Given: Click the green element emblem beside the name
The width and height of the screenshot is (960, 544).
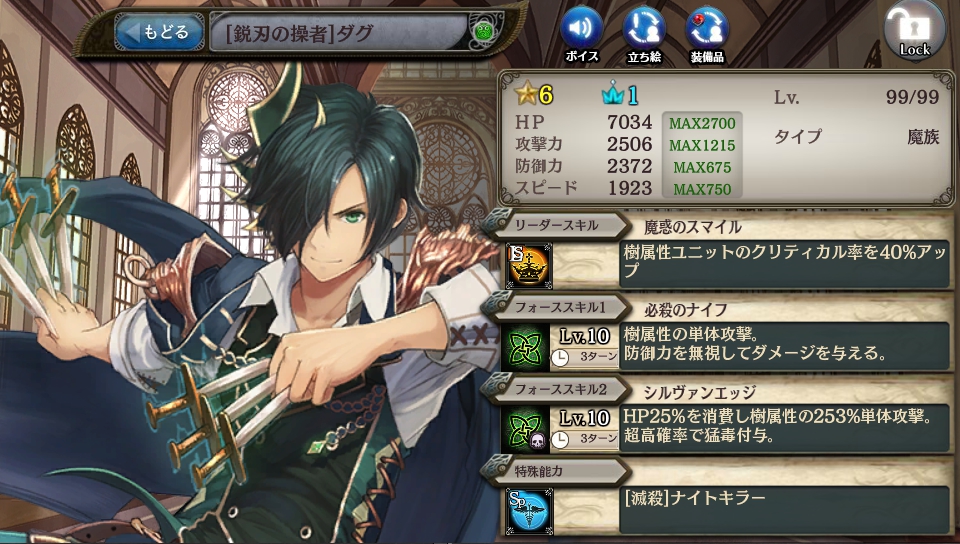Looking at the screenshot, I should click(x=485, y=33).
